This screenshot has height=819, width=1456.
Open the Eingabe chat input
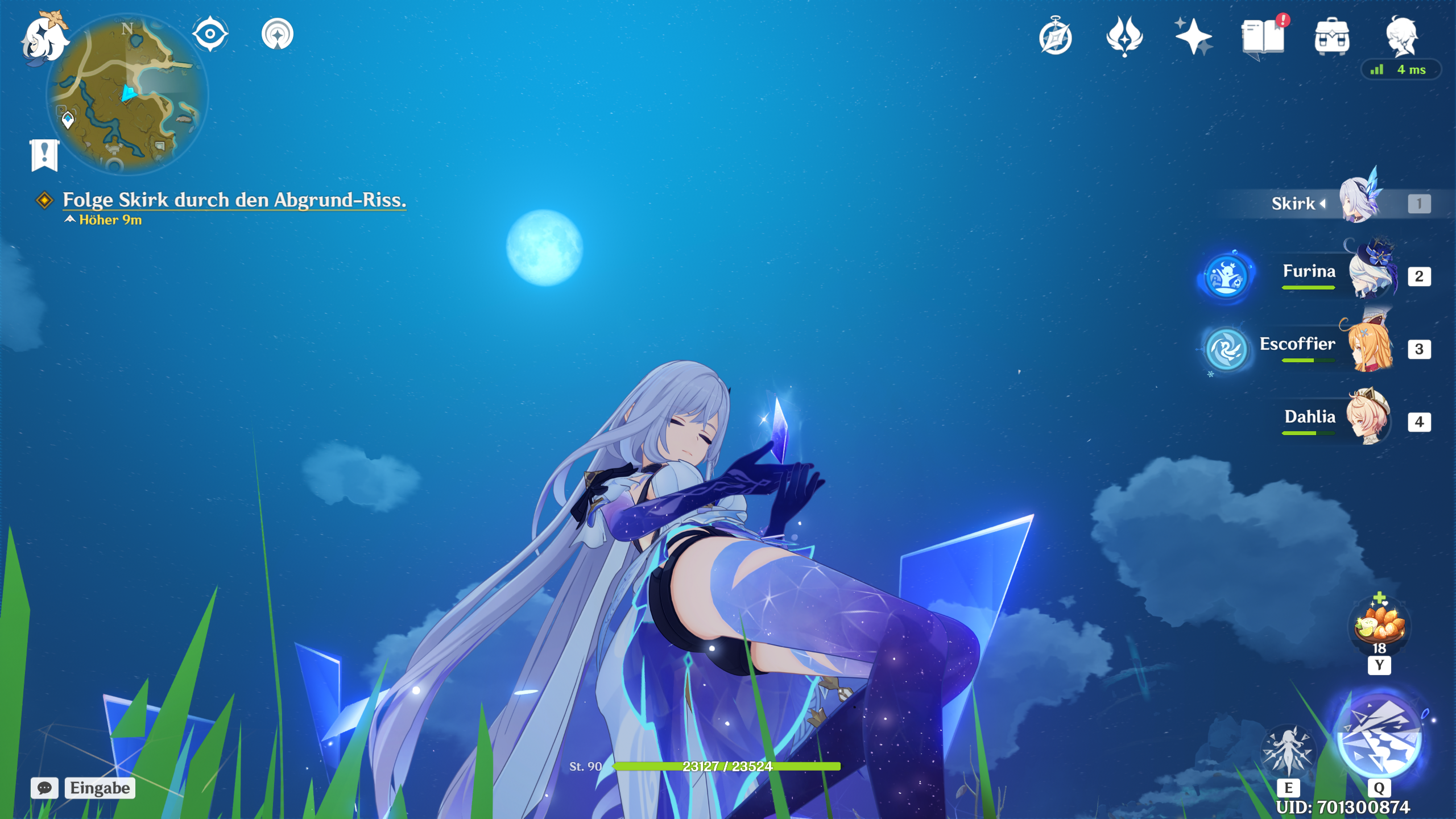[x=100, y=788]
